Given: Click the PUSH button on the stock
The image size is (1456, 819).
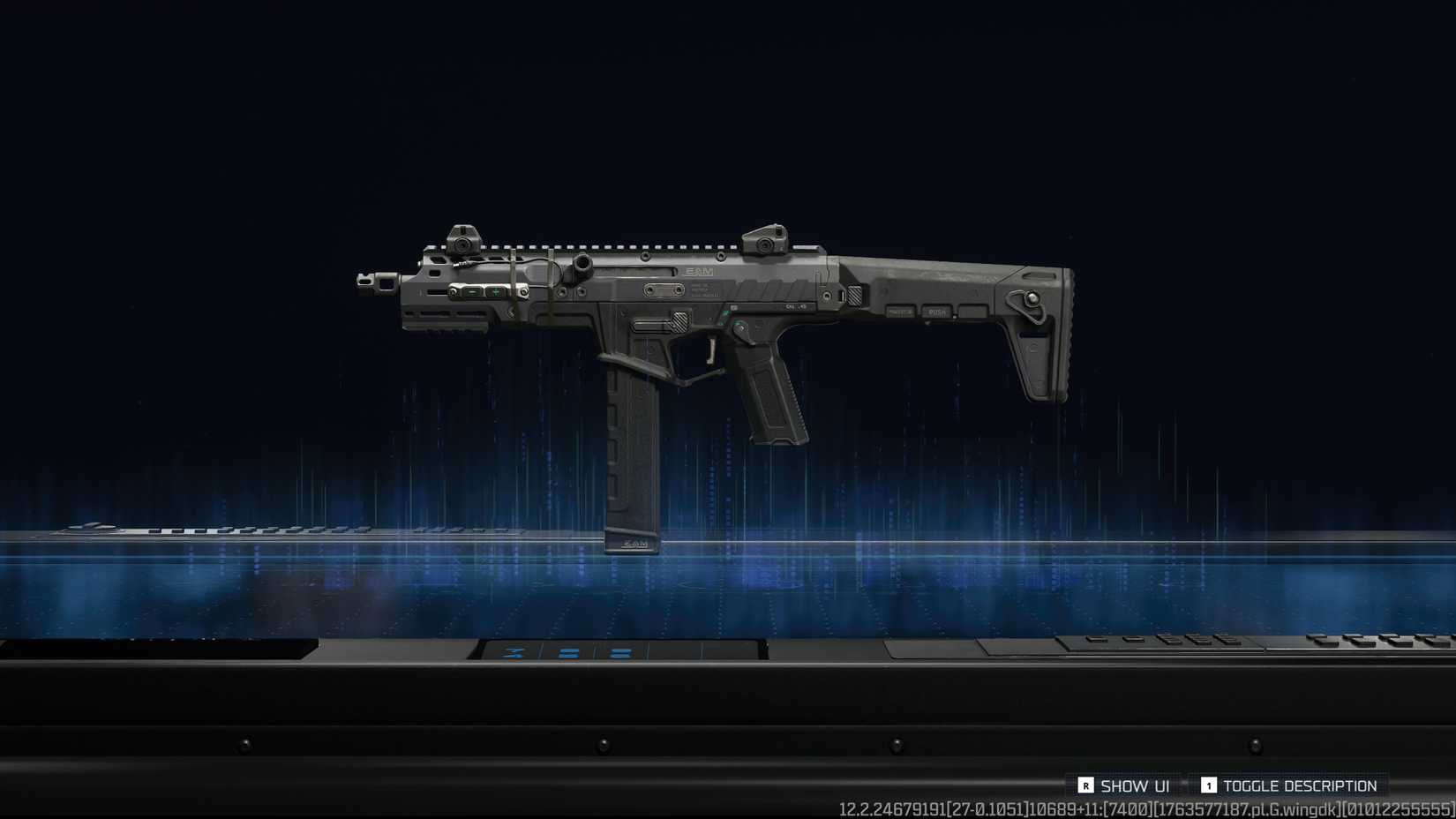Looking at the screenshot, I should 937,311.
